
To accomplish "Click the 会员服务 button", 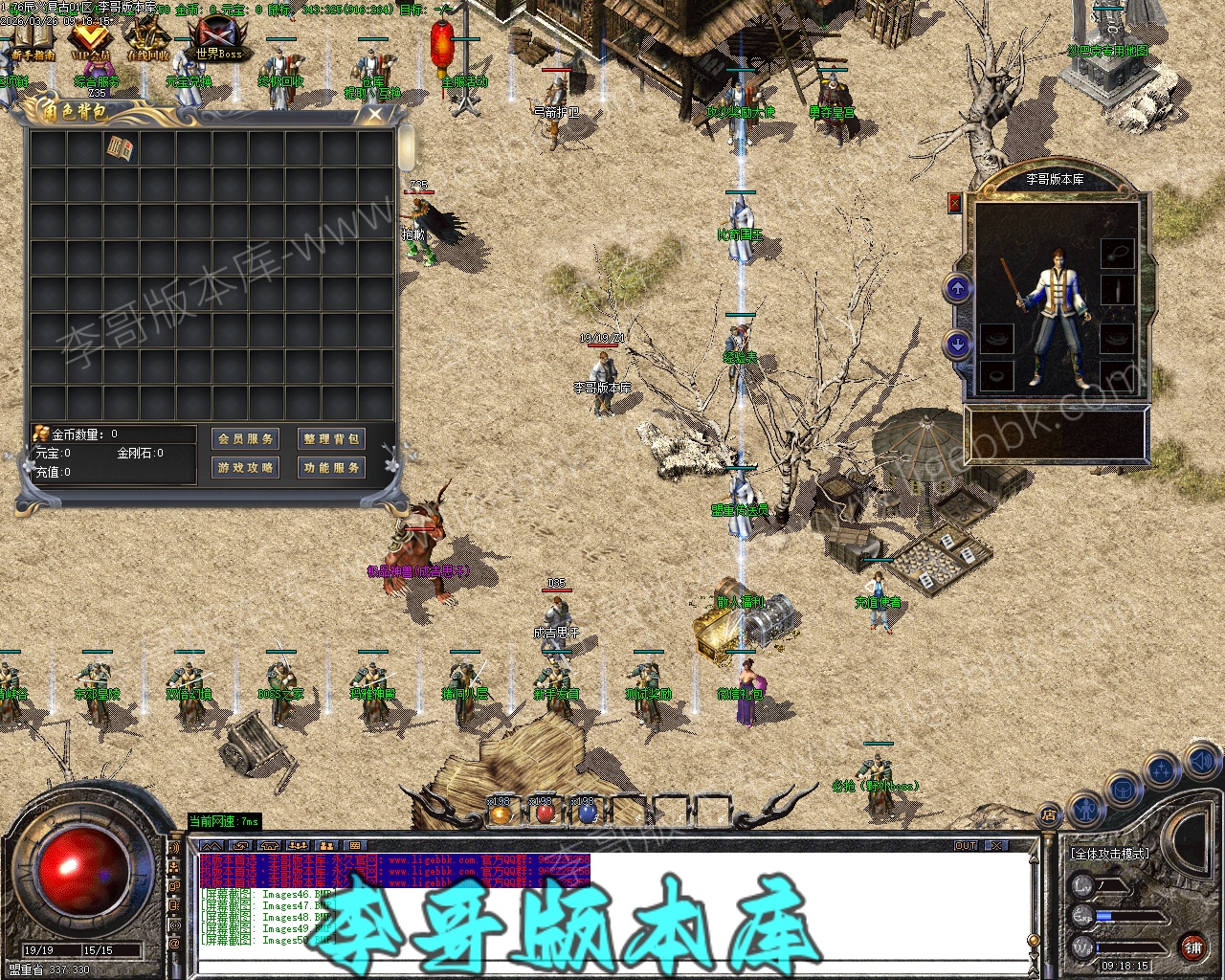I will tap(245, 438).
